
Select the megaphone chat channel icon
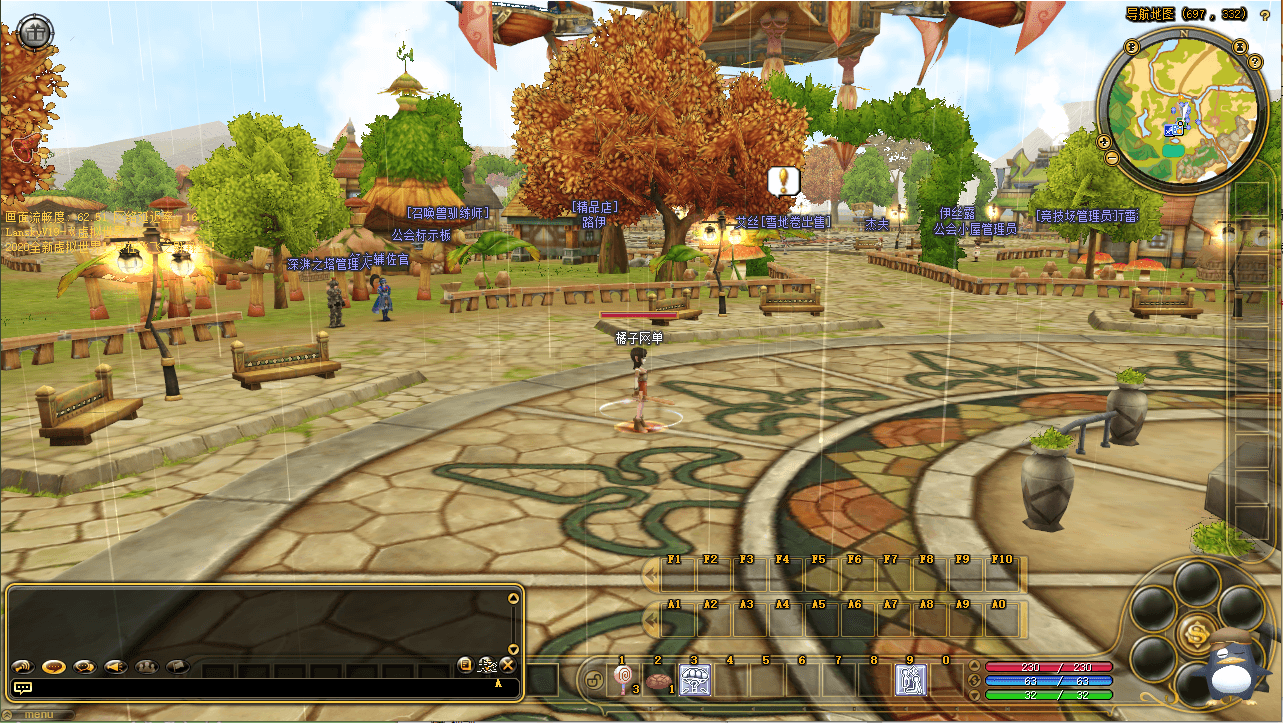(116, 666)
